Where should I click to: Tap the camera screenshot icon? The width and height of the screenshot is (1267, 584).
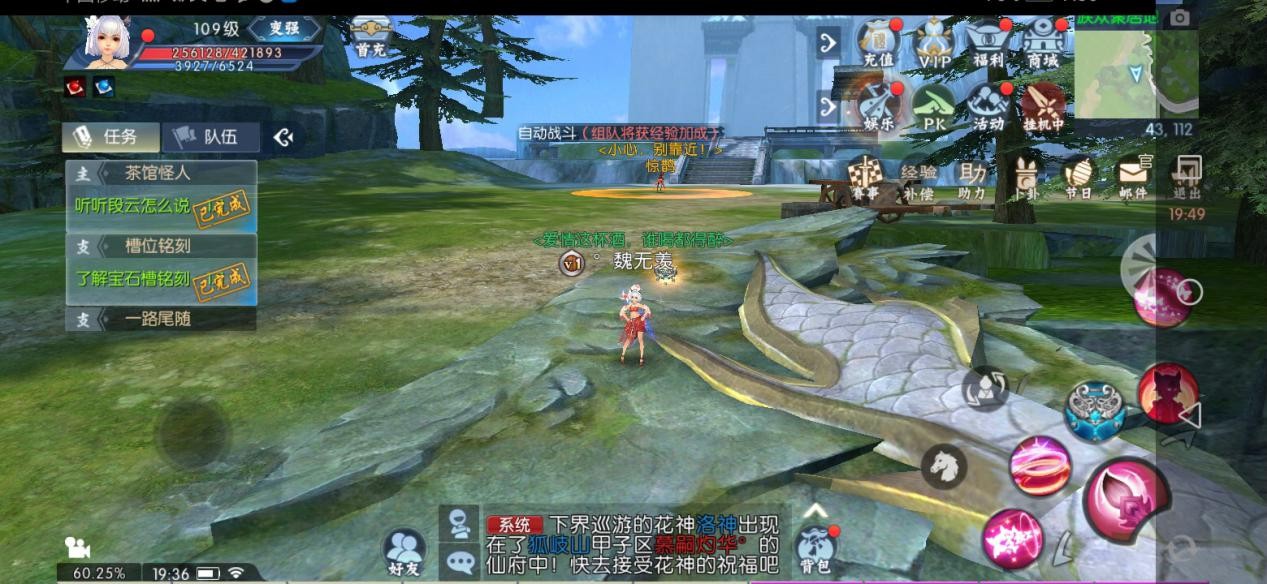(1180, 18)
